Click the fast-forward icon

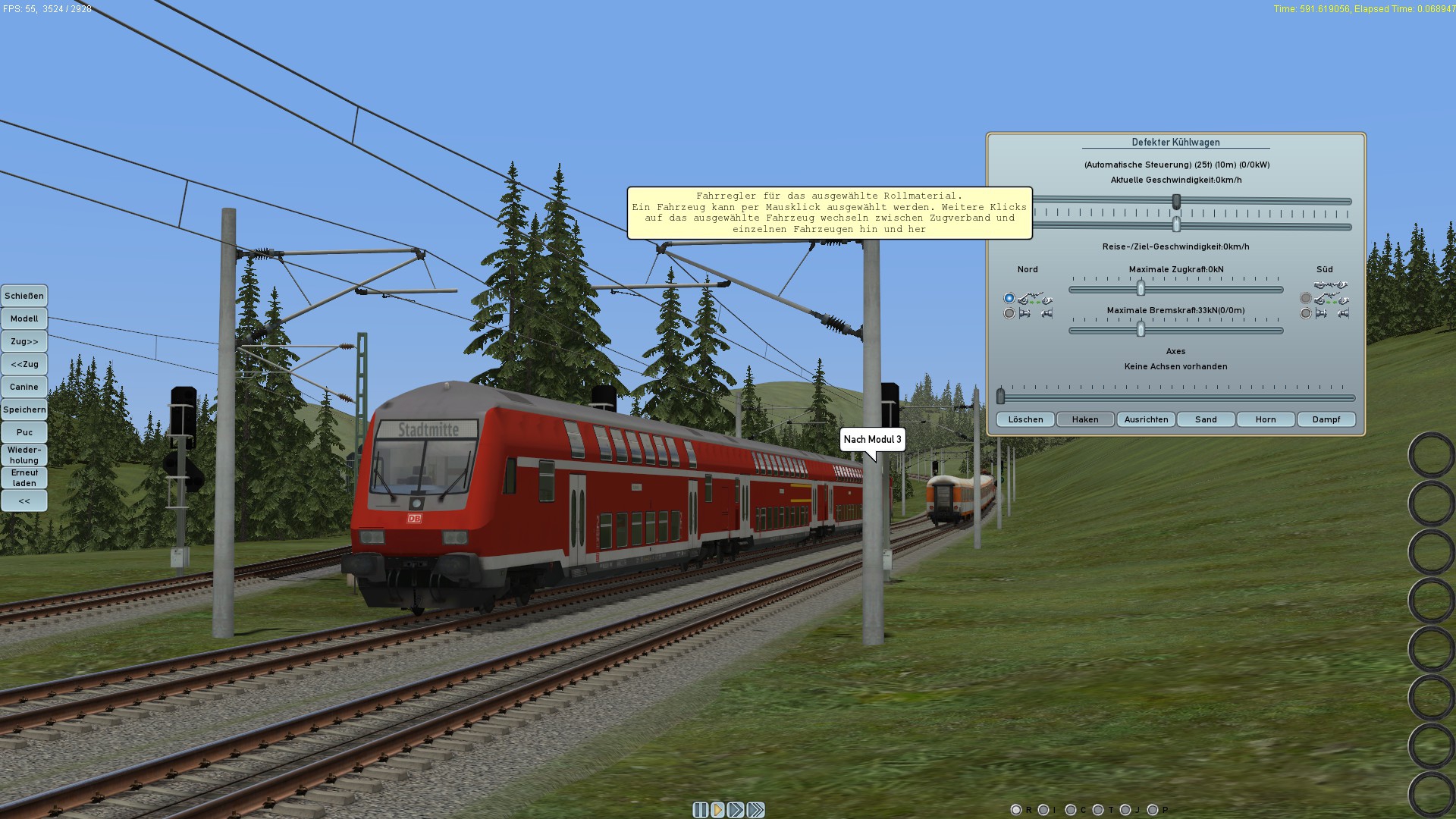(x=736, y=810)
